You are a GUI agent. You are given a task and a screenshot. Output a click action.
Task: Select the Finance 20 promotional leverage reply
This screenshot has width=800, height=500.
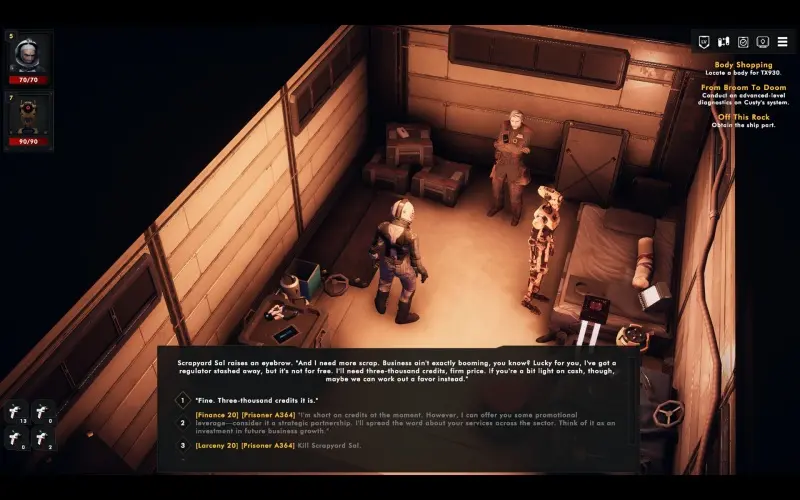(x=400, y=422)
